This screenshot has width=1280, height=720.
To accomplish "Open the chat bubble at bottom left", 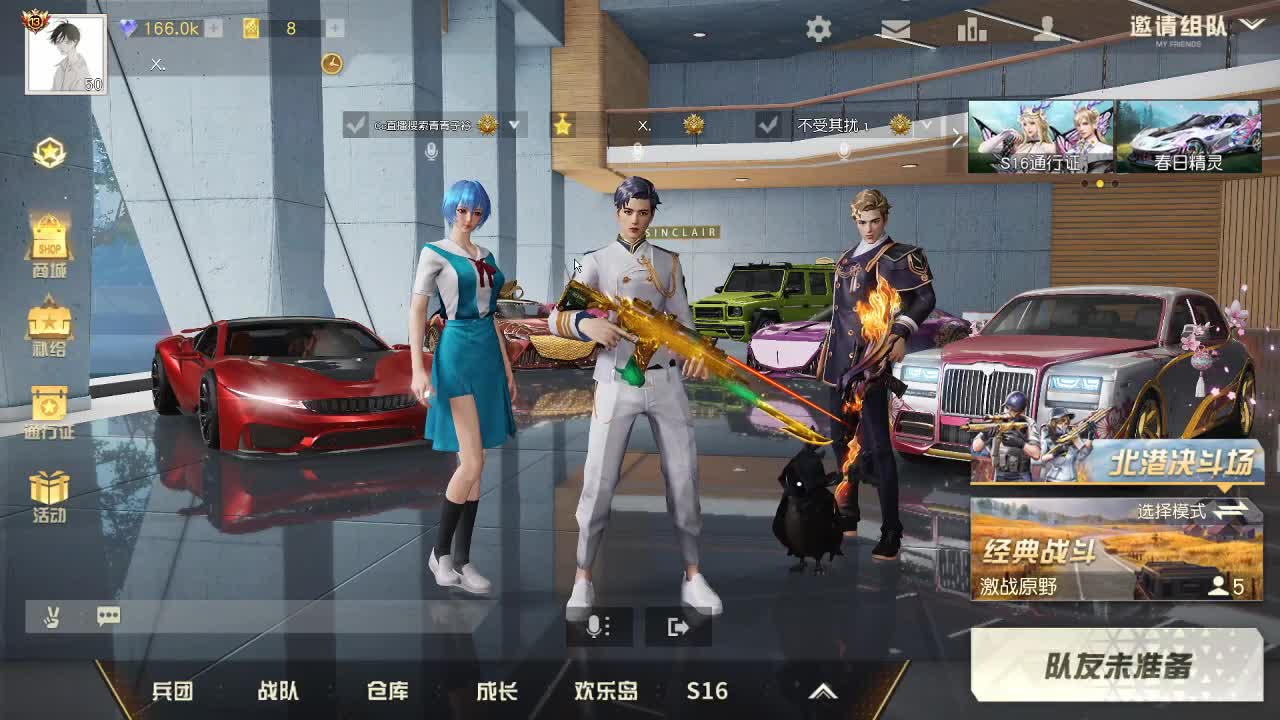I will (x=108, y=617).
